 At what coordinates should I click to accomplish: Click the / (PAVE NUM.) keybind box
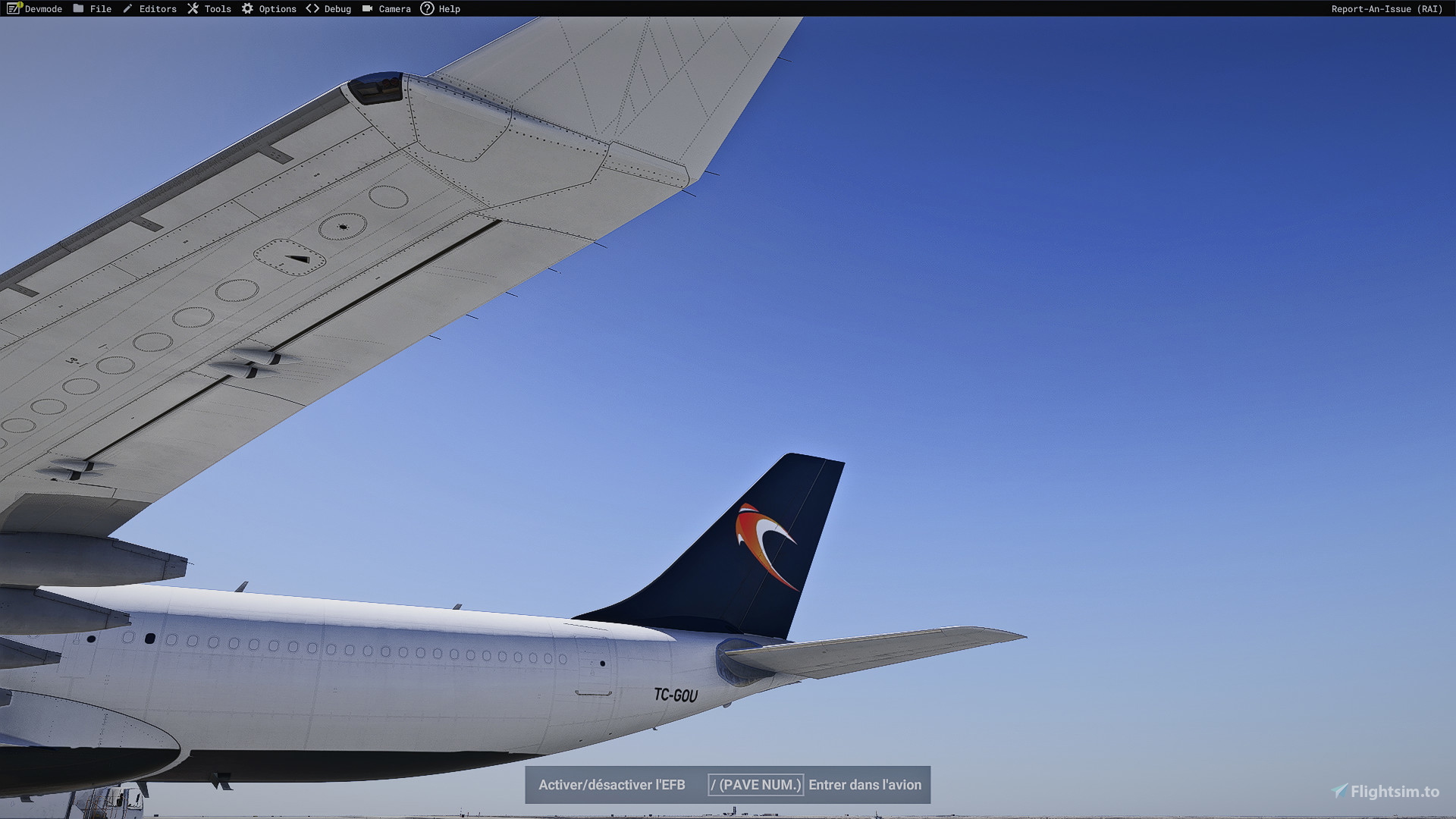point(756,785)
